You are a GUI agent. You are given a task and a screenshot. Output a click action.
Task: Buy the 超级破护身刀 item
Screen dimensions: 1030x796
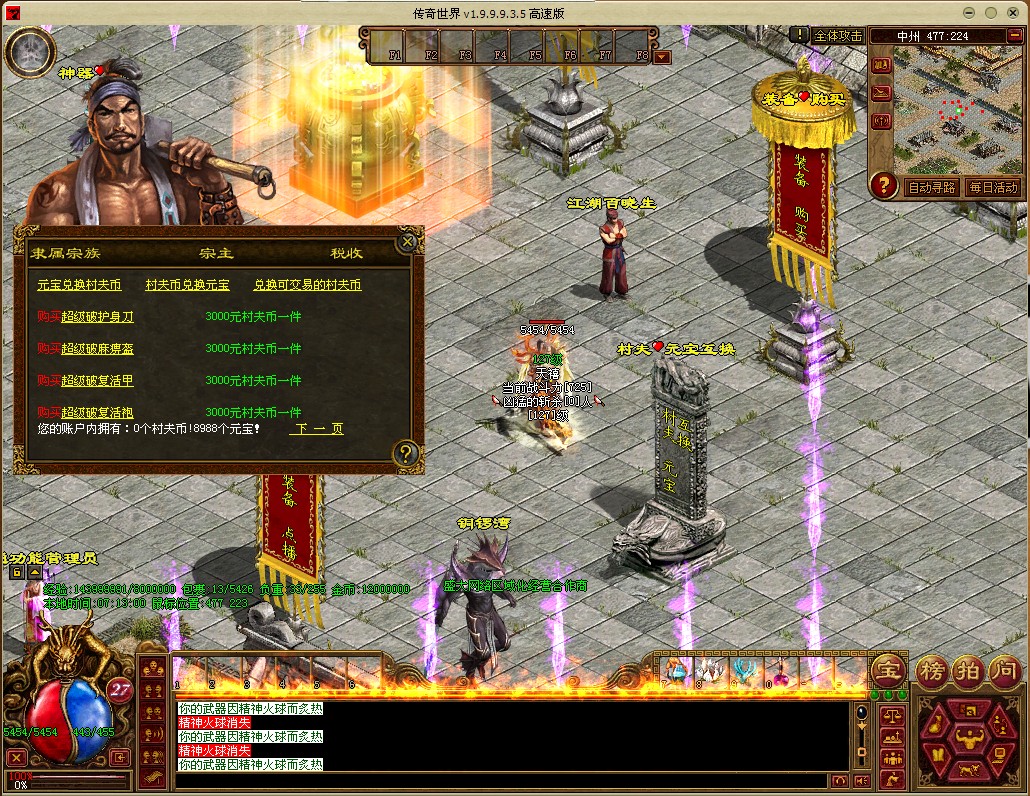(x=97, y=317)
